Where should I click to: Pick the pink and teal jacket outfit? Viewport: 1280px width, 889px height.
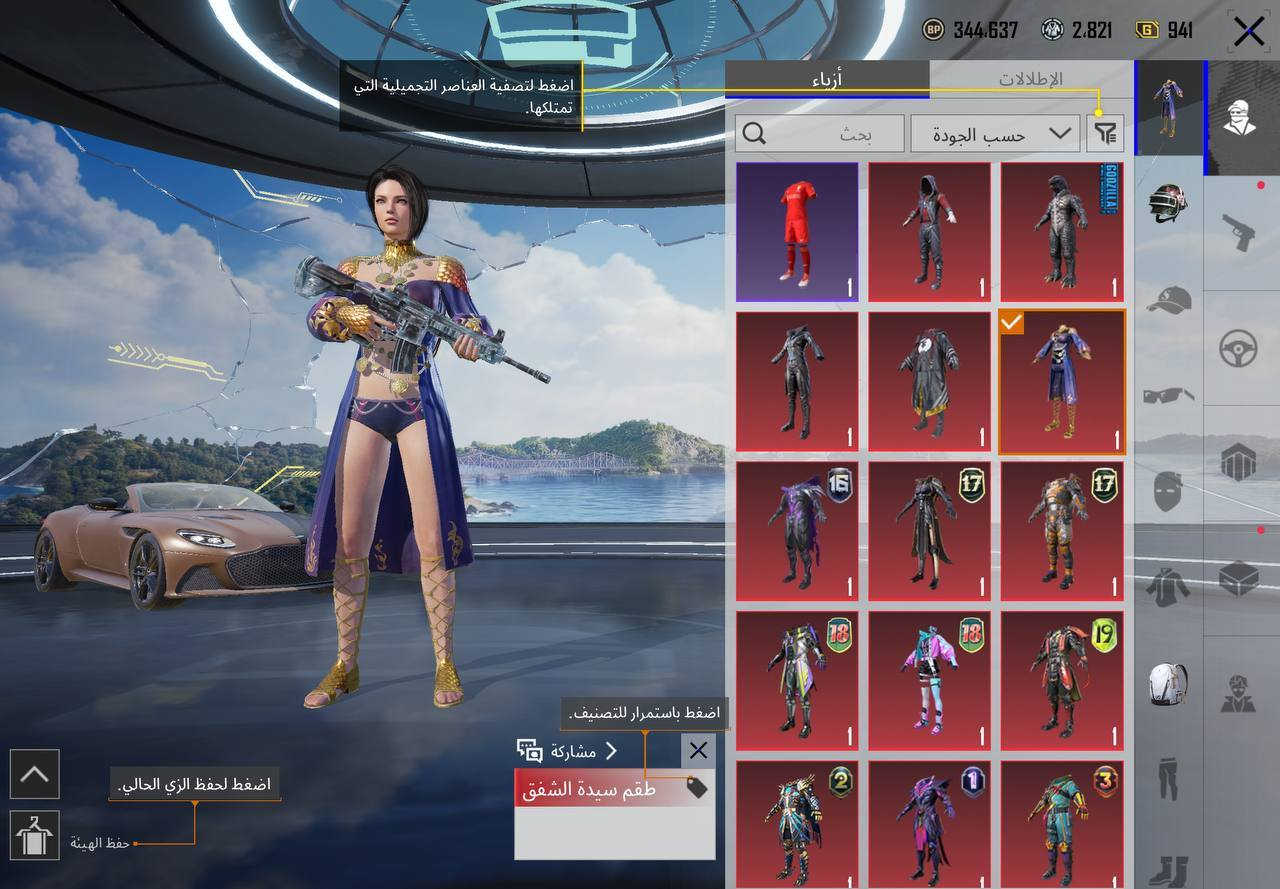[929, 681]
